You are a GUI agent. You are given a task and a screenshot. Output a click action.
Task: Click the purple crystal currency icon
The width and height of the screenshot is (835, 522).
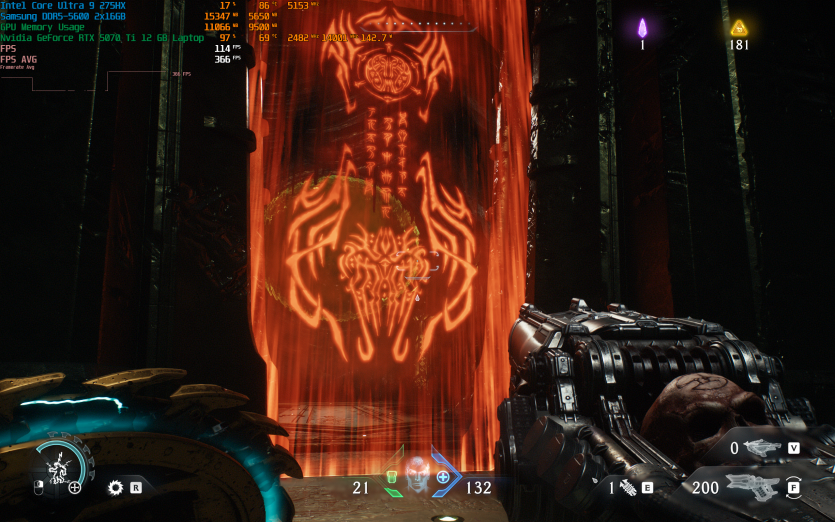coord(643,28)
